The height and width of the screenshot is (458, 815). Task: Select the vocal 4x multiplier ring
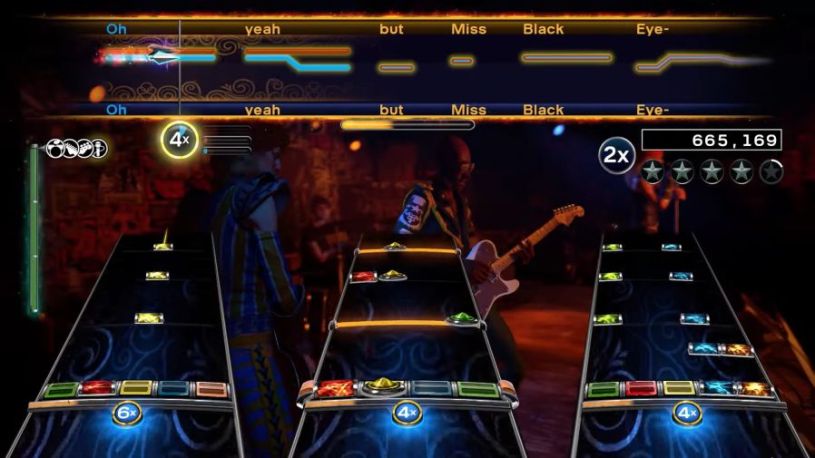pos(179,141)
